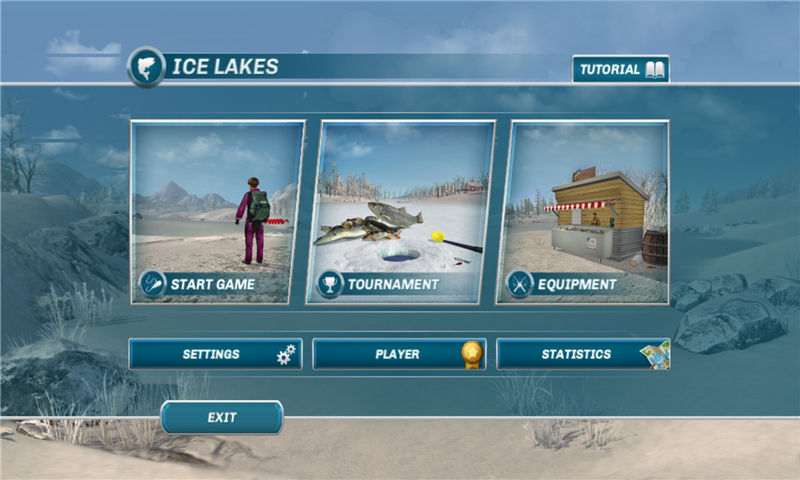Click the Exit button
This screenshot has height=480, width=800.
(222, 417)
